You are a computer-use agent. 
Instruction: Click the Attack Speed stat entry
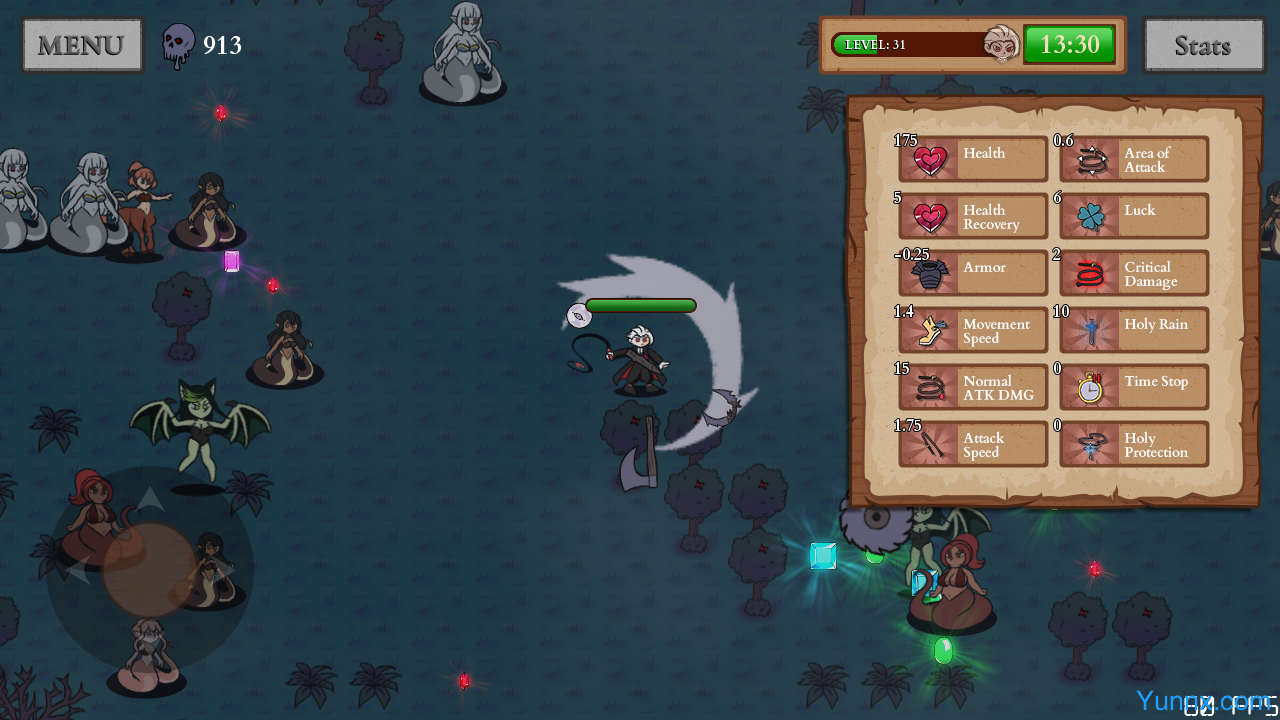point(973,444)
